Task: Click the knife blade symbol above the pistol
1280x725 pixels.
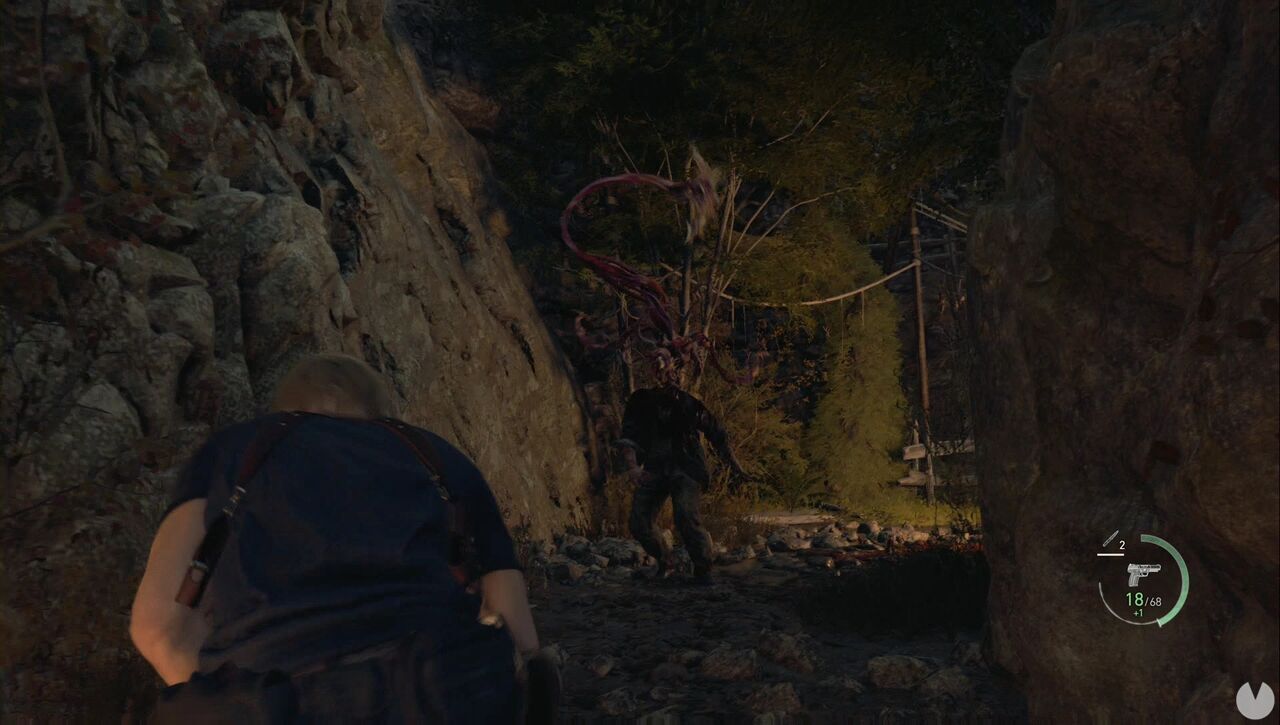Action: click(1111, 538)
